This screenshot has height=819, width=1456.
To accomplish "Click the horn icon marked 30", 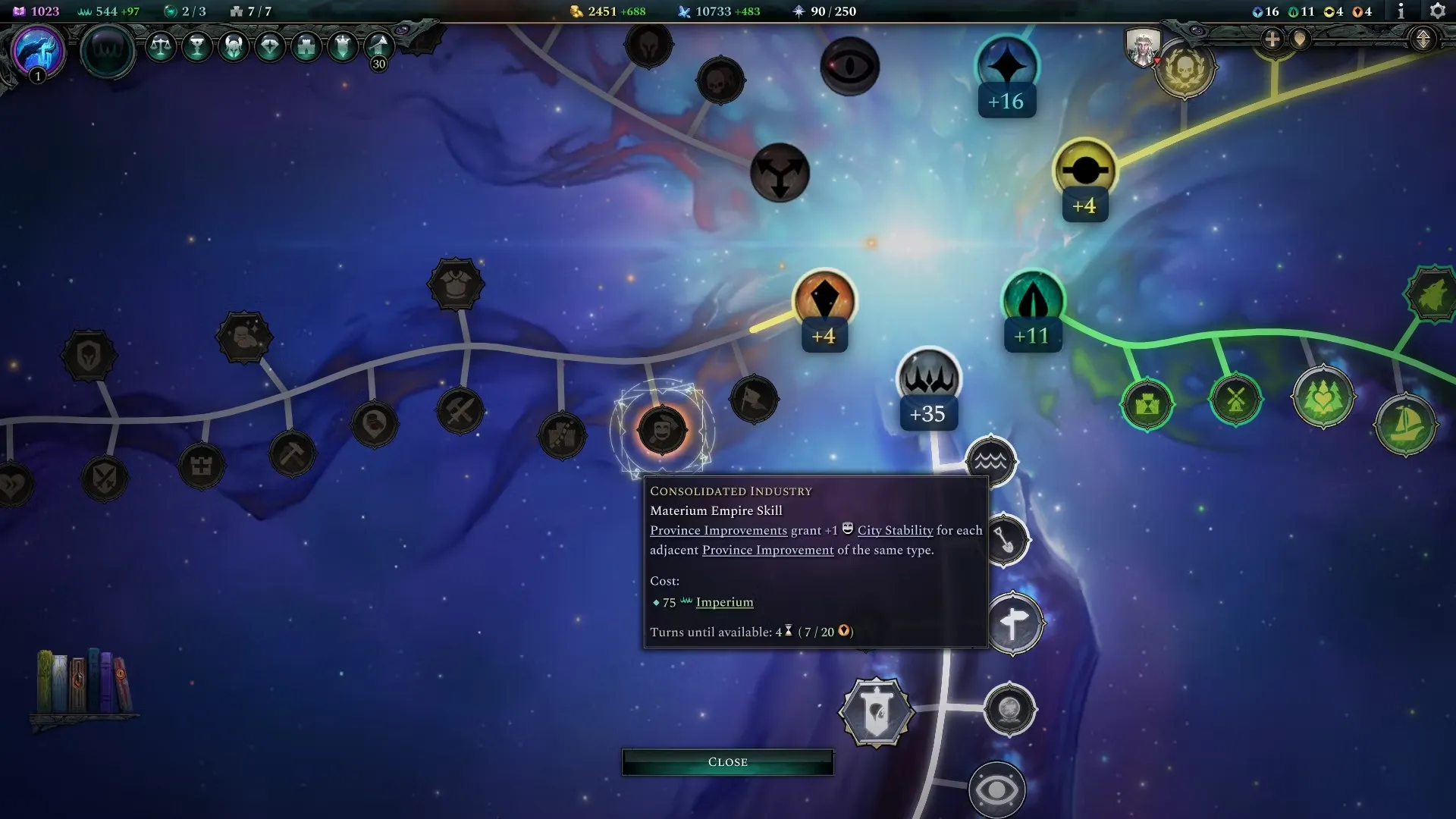I will point(379,49).
